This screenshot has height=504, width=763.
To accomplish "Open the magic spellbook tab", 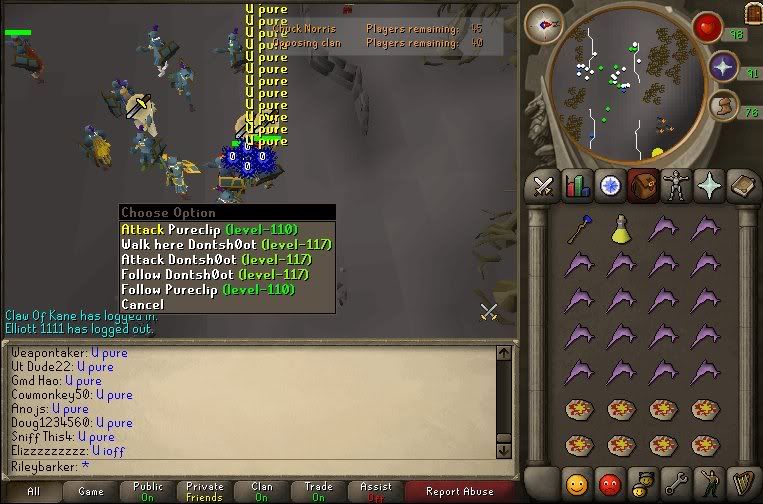I will click(741, 186).
